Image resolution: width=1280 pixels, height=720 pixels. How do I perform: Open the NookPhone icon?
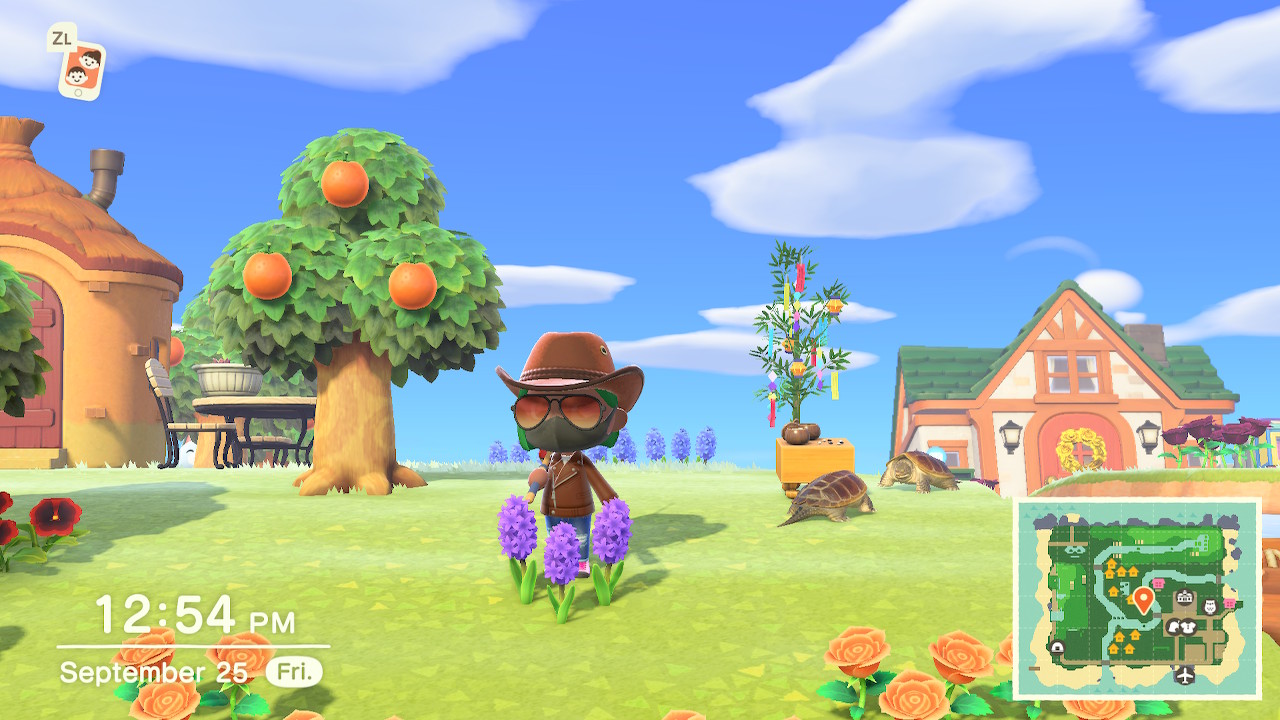click(80, 68)
